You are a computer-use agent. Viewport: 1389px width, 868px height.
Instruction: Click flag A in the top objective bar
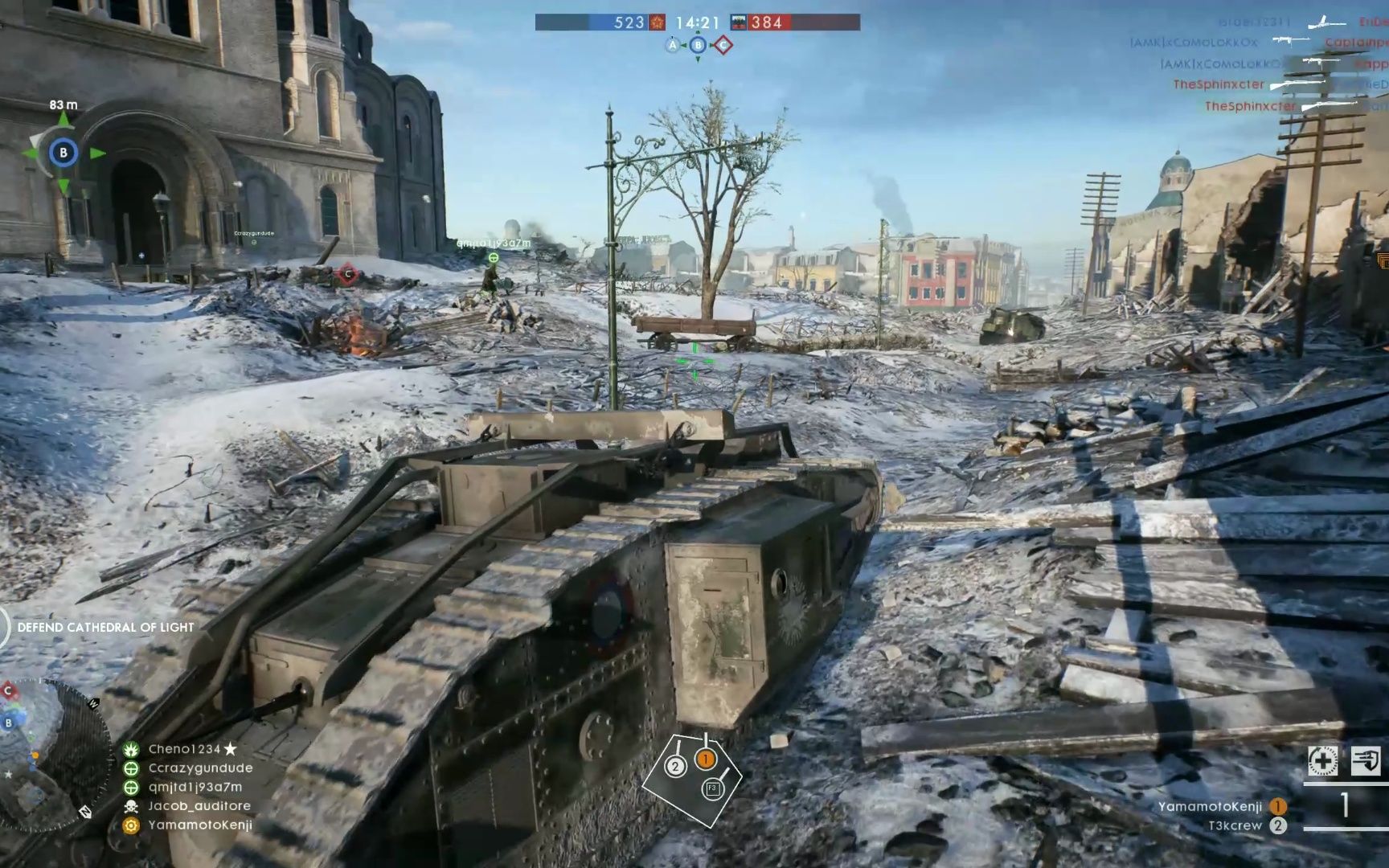click(673, 46)
